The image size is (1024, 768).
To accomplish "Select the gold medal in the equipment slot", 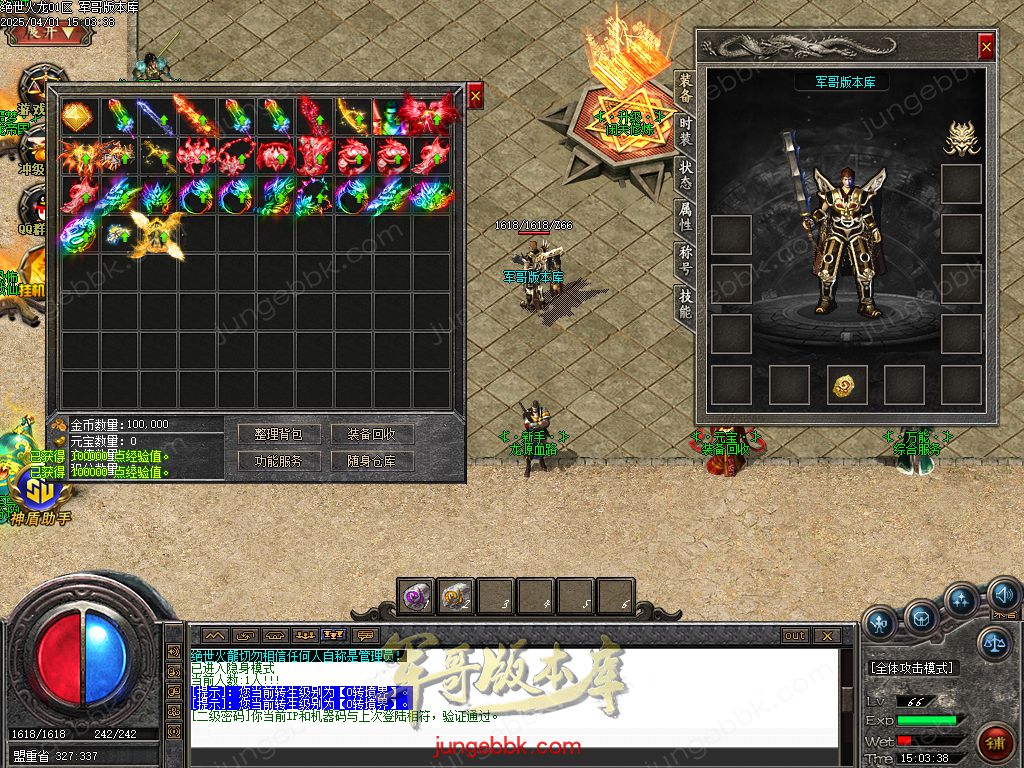I will click(847, 385).
